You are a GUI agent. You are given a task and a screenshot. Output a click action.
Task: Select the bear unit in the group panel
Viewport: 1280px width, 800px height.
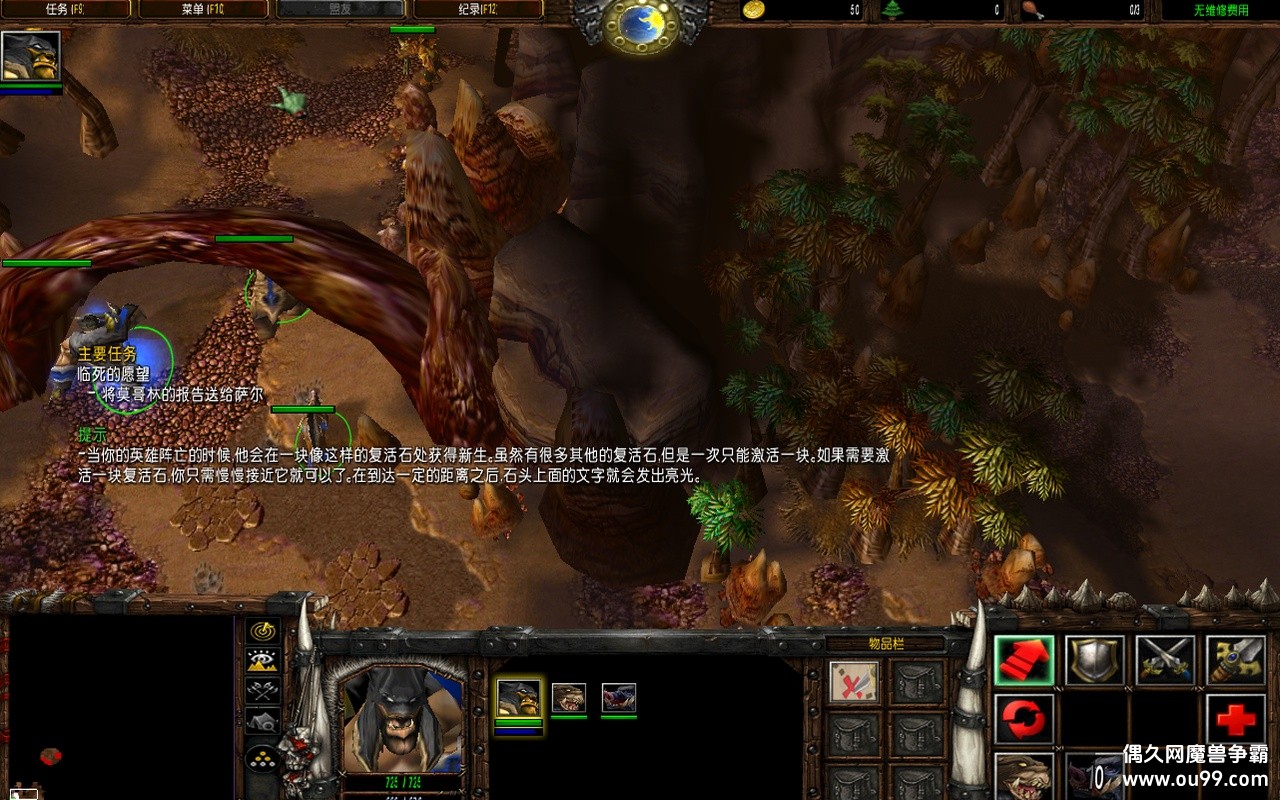pyautogui.click(x=569, y=698)
